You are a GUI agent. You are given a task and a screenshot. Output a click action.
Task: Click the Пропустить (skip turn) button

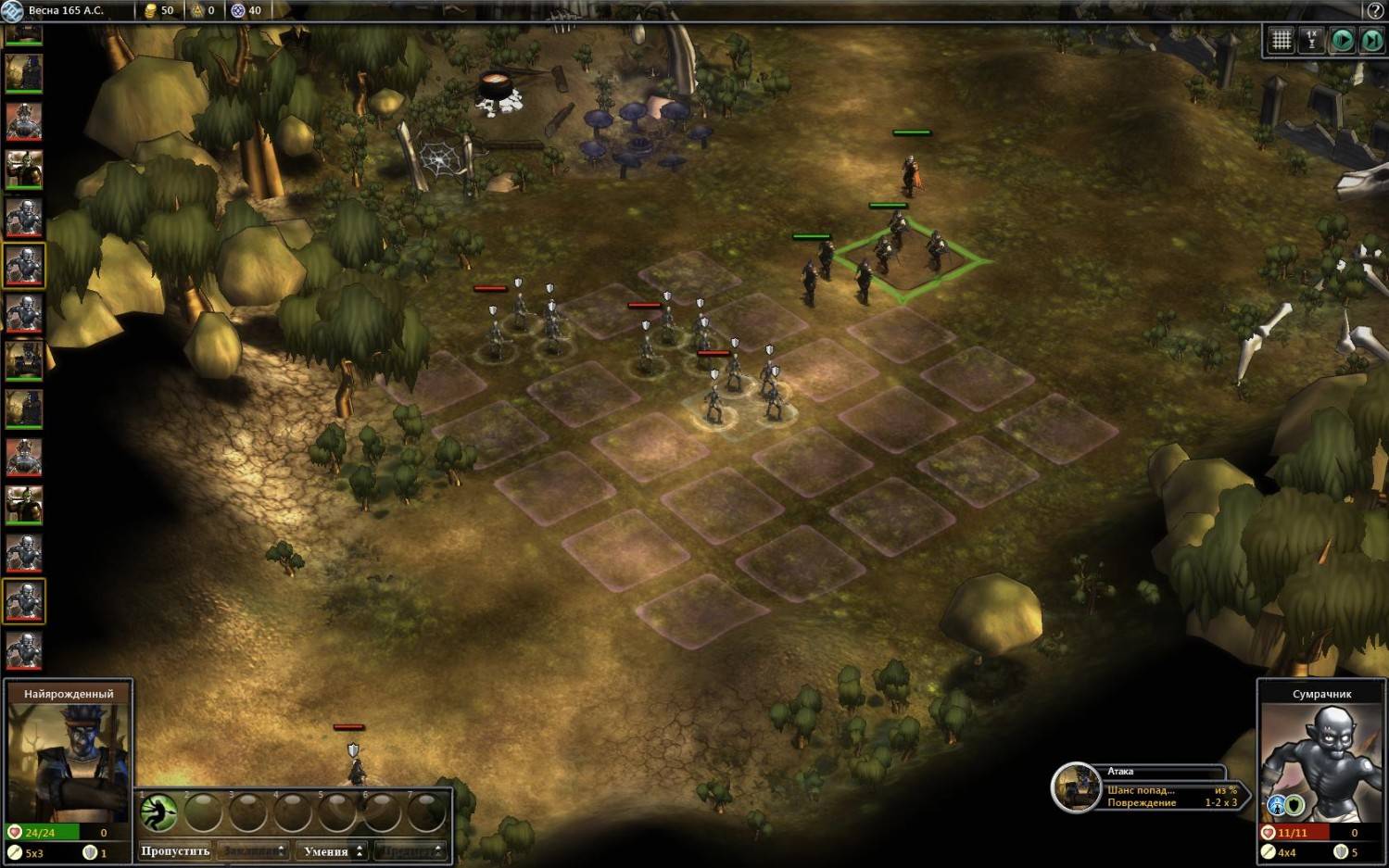point(175,850)
